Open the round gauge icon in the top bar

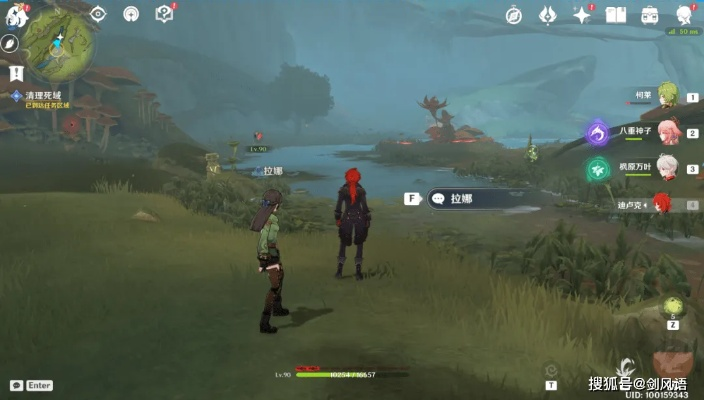click(x=131, y=14)
